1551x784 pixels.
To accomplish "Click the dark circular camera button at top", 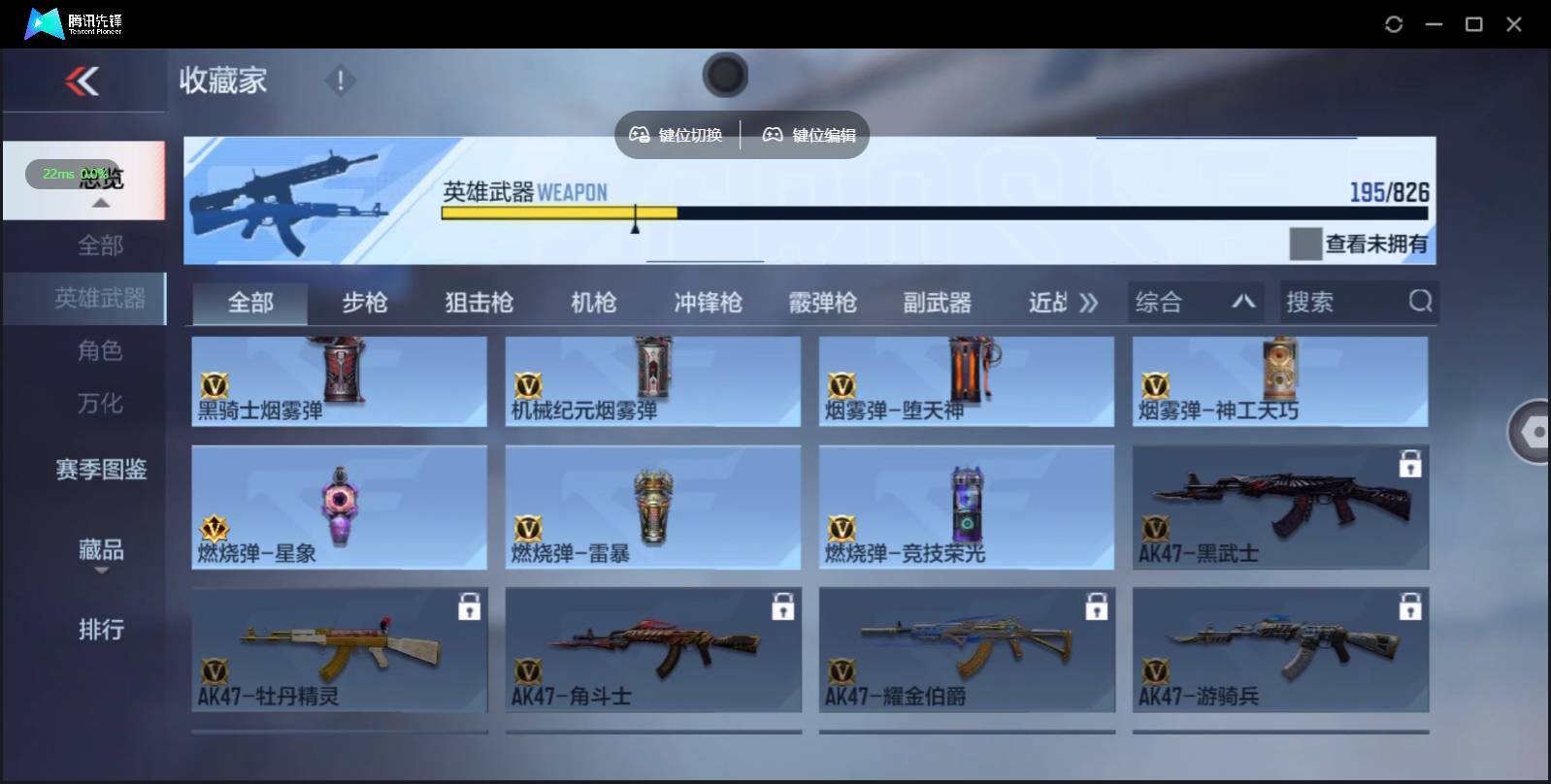I will 725,75.
